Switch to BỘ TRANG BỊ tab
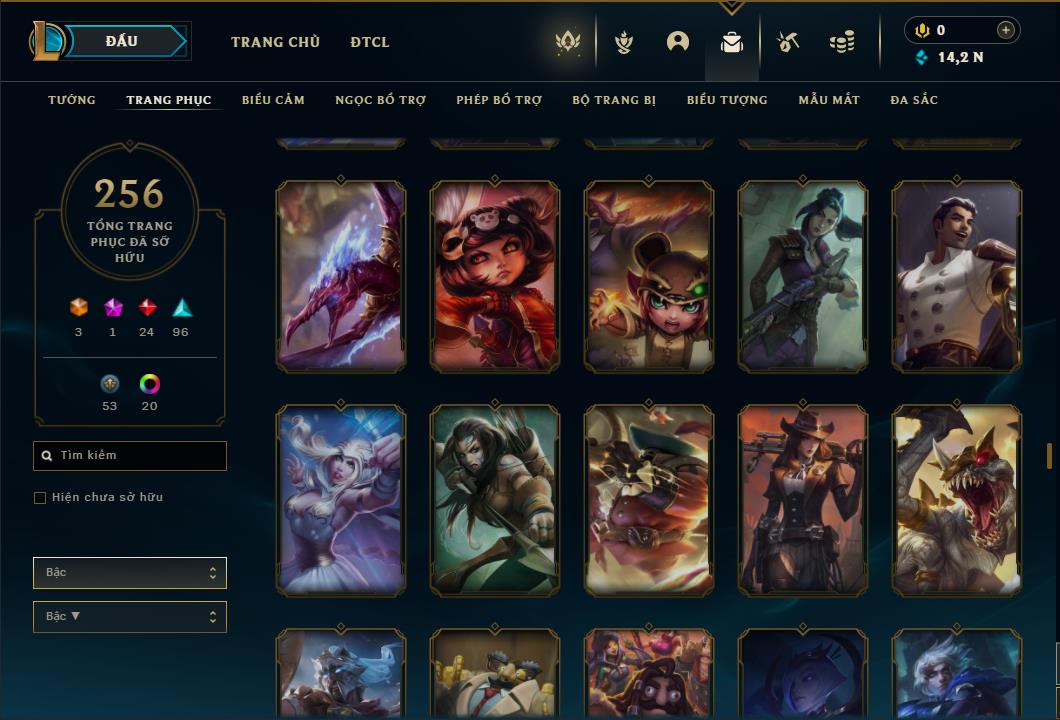This screenshot has width=1060, height=720. point(614,100)
